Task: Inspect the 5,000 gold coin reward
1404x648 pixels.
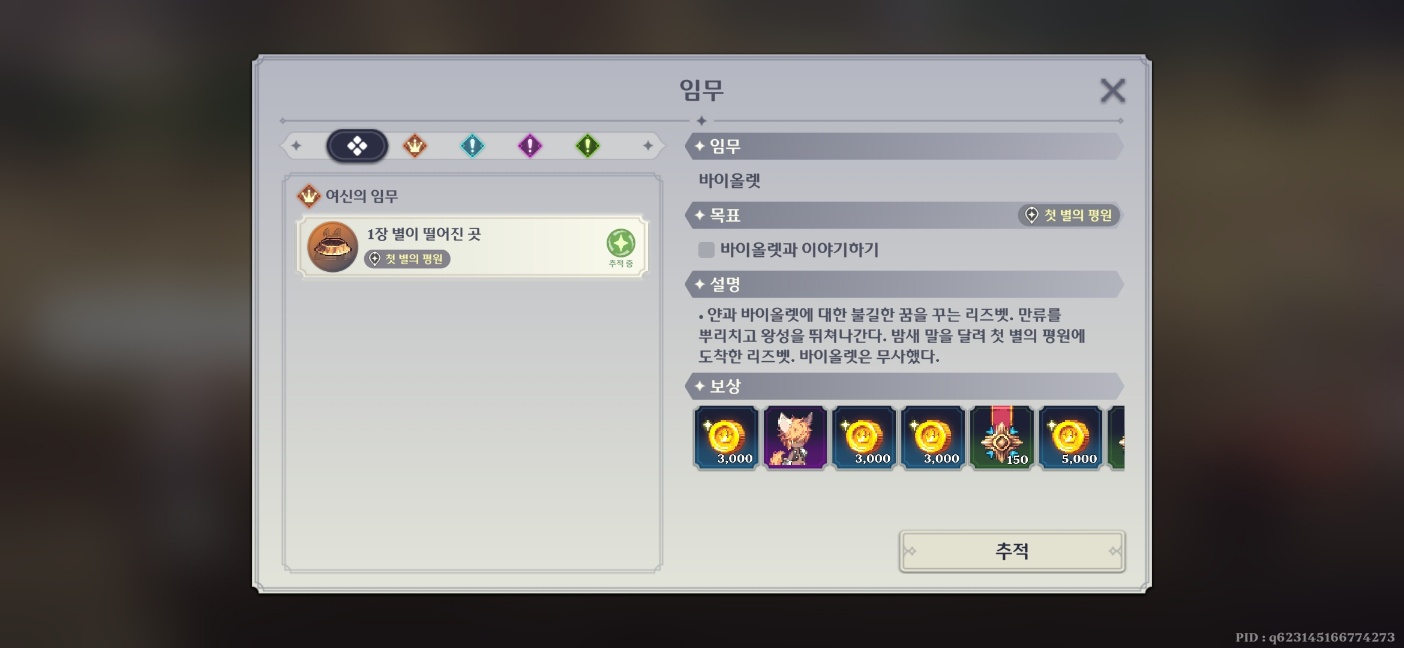Action: point(1071,438)
